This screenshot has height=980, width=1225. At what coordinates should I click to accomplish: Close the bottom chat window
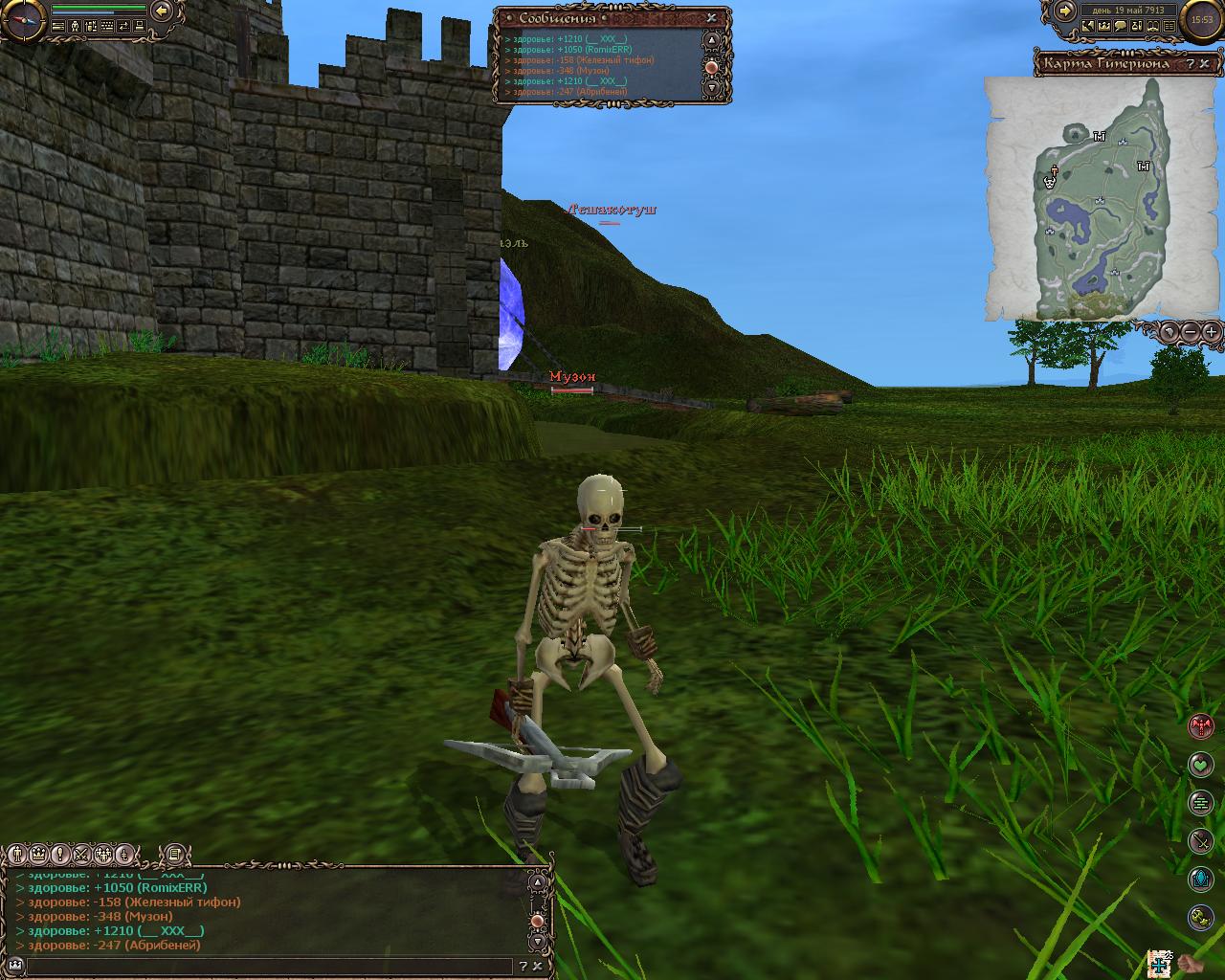537,967
